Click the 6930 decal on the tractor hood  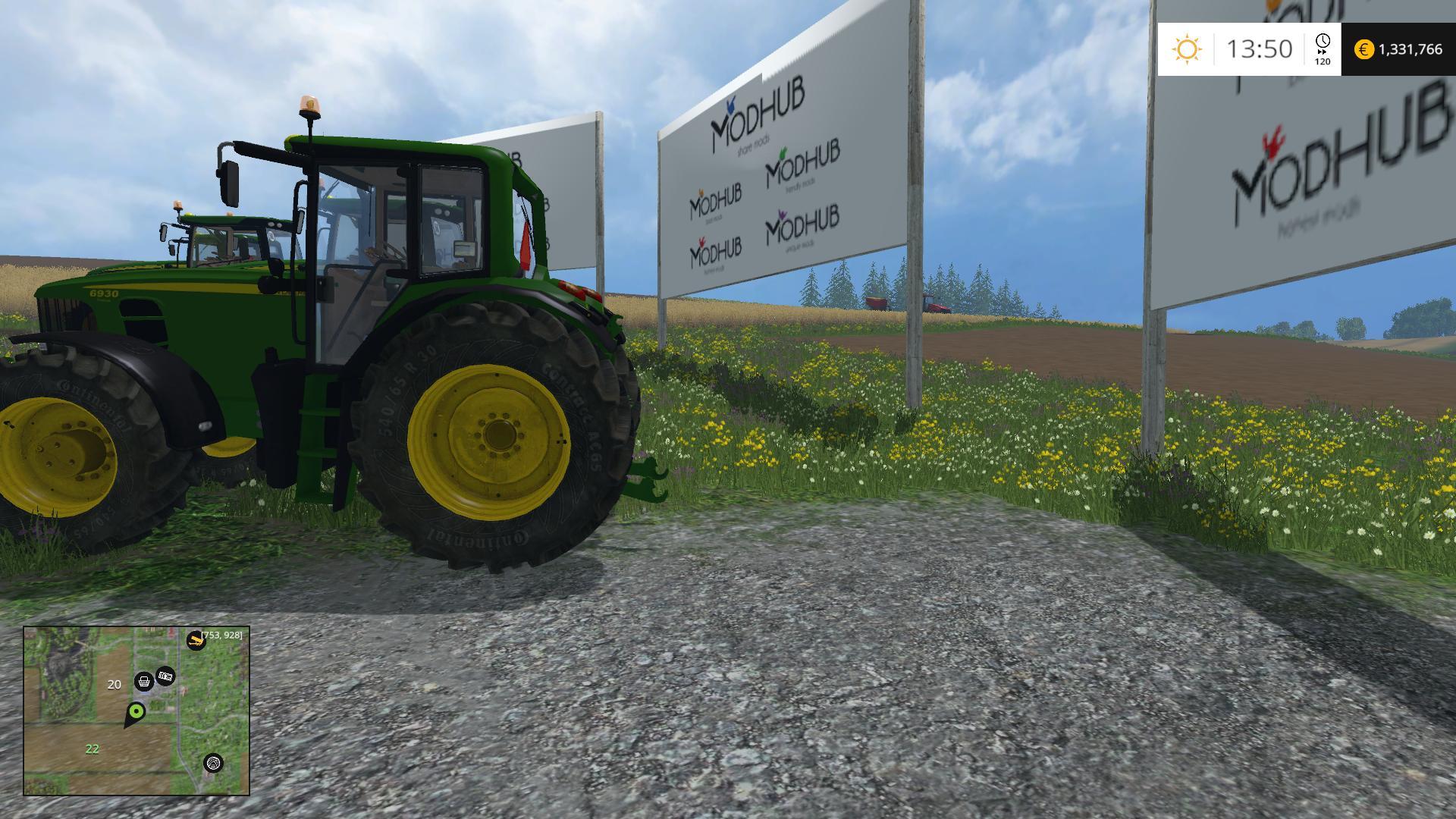point(103,292)
